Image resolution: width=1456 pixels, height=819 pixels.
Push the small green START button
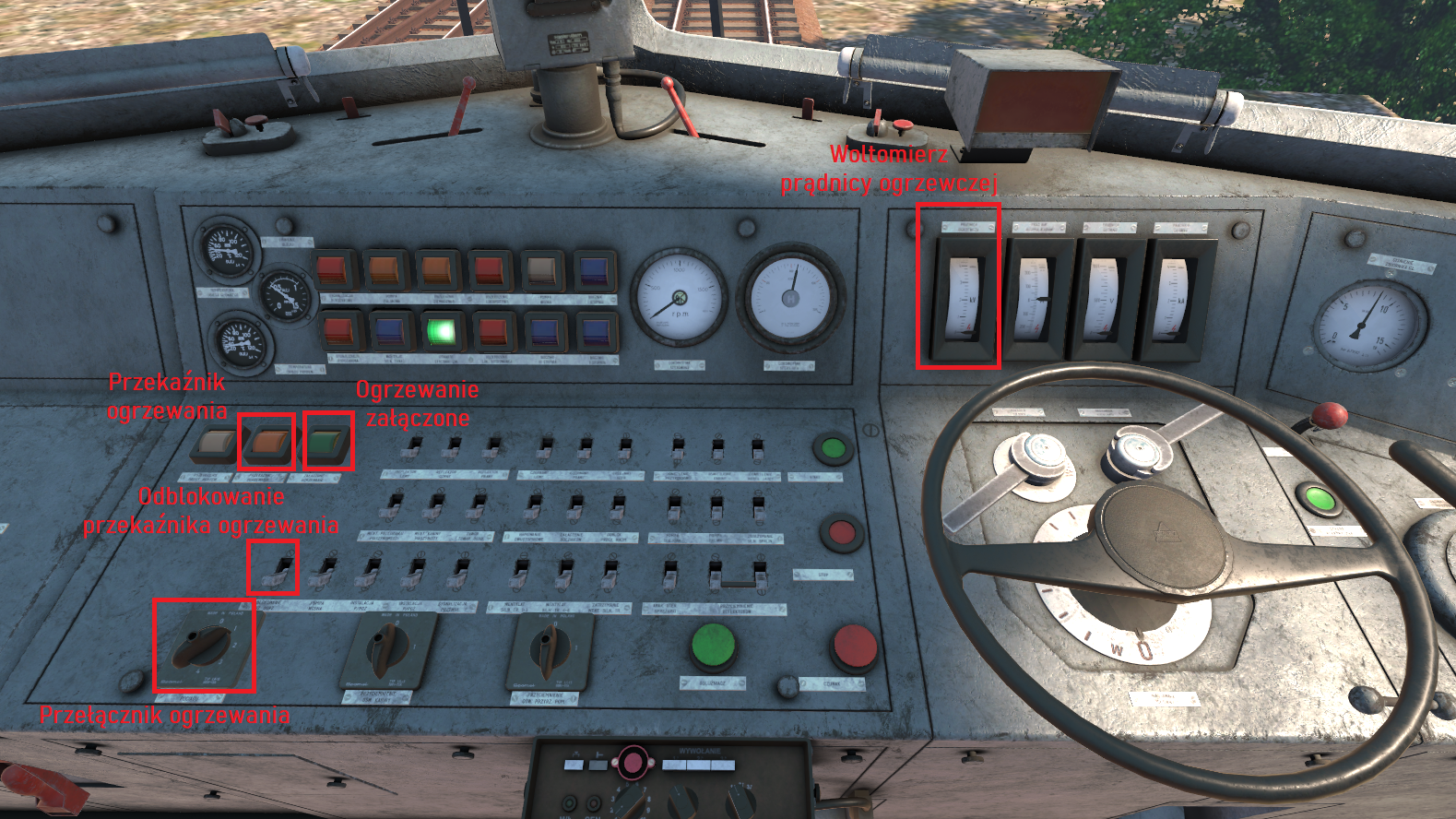[833, 449]
